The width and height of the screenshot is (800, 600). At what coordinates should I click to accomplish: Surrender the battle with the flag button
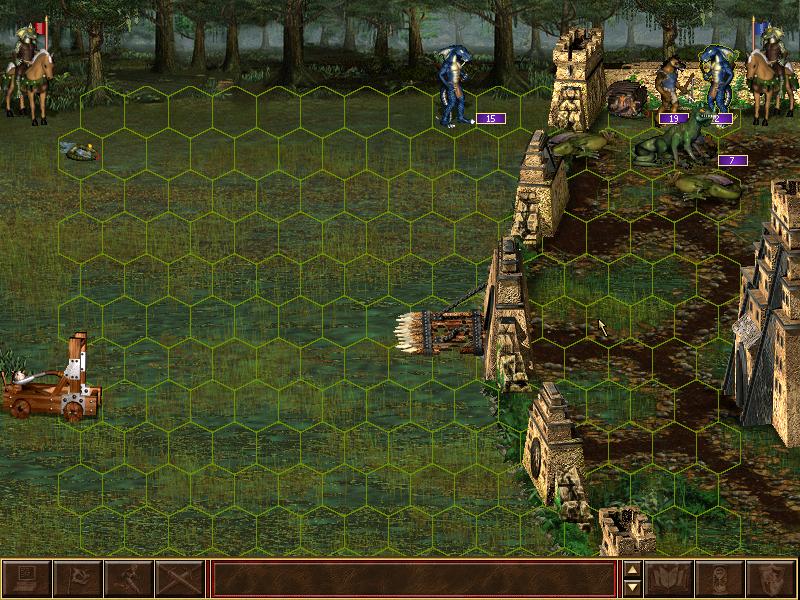point(77,579)
